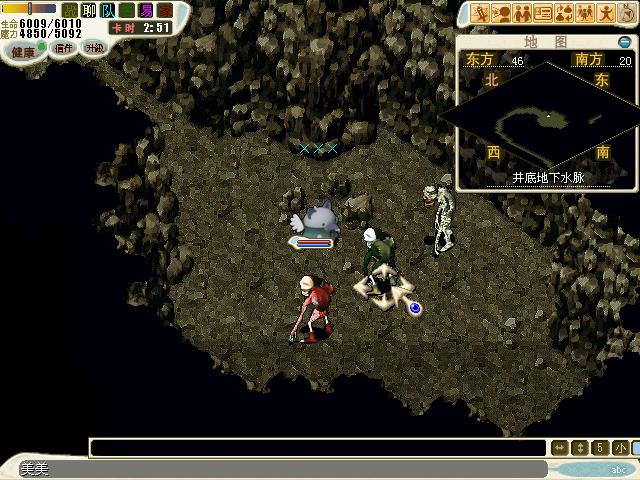Switch the abc input method indicator
640x480 pixels.
[619, 469]
